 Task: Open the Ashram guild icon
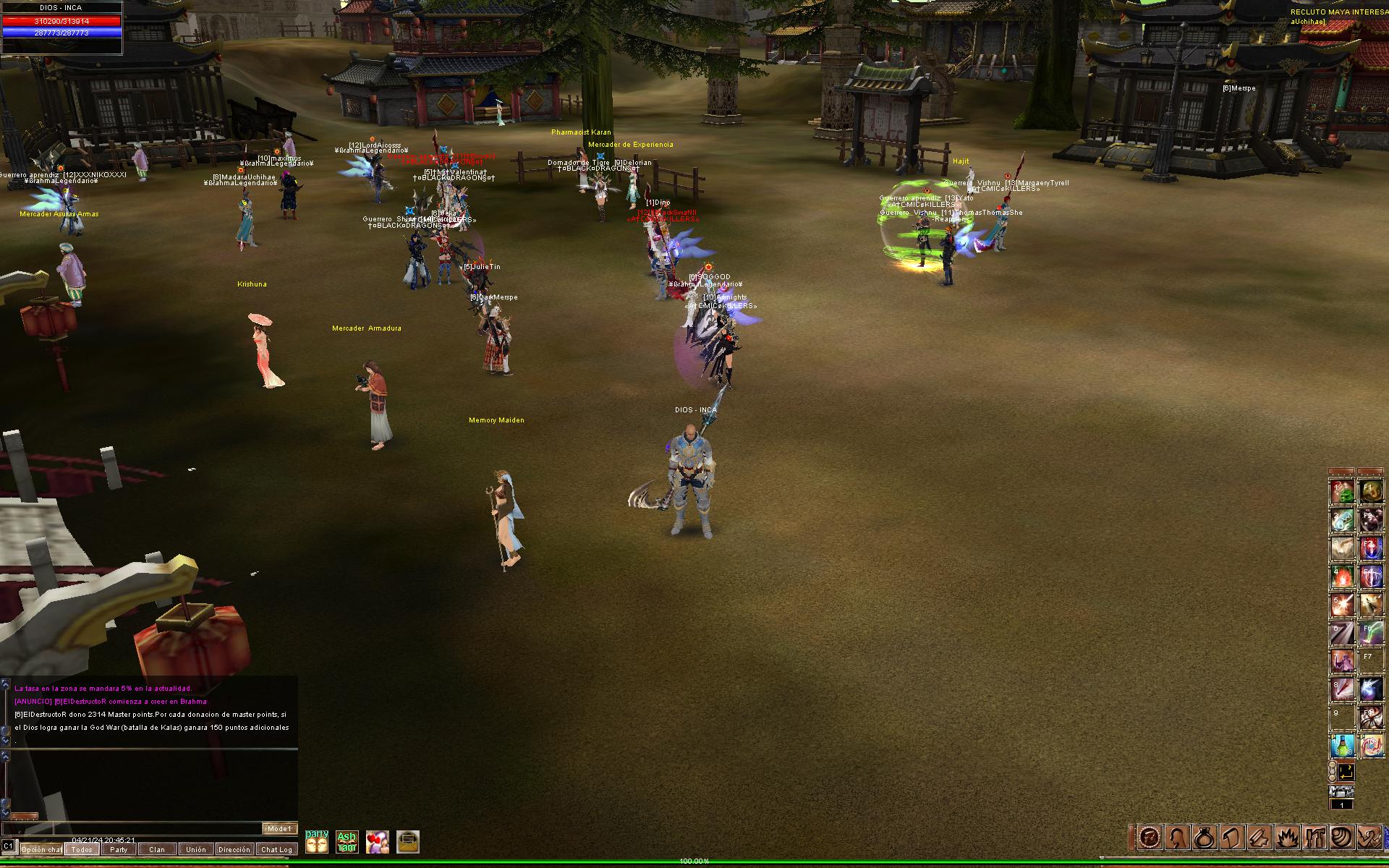tap(347, 842)
